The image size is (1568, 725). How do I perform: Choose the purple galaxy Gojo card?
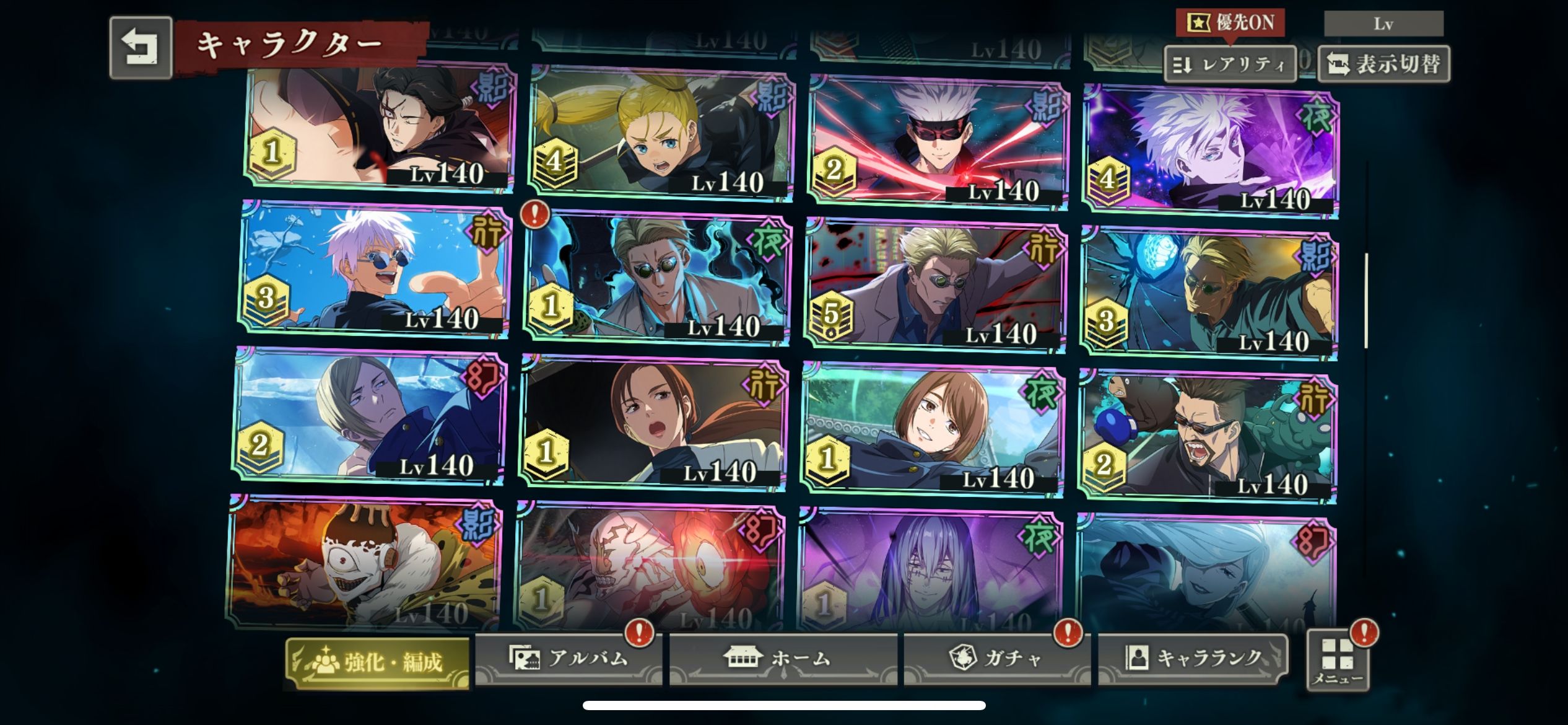coord(1211,152)
